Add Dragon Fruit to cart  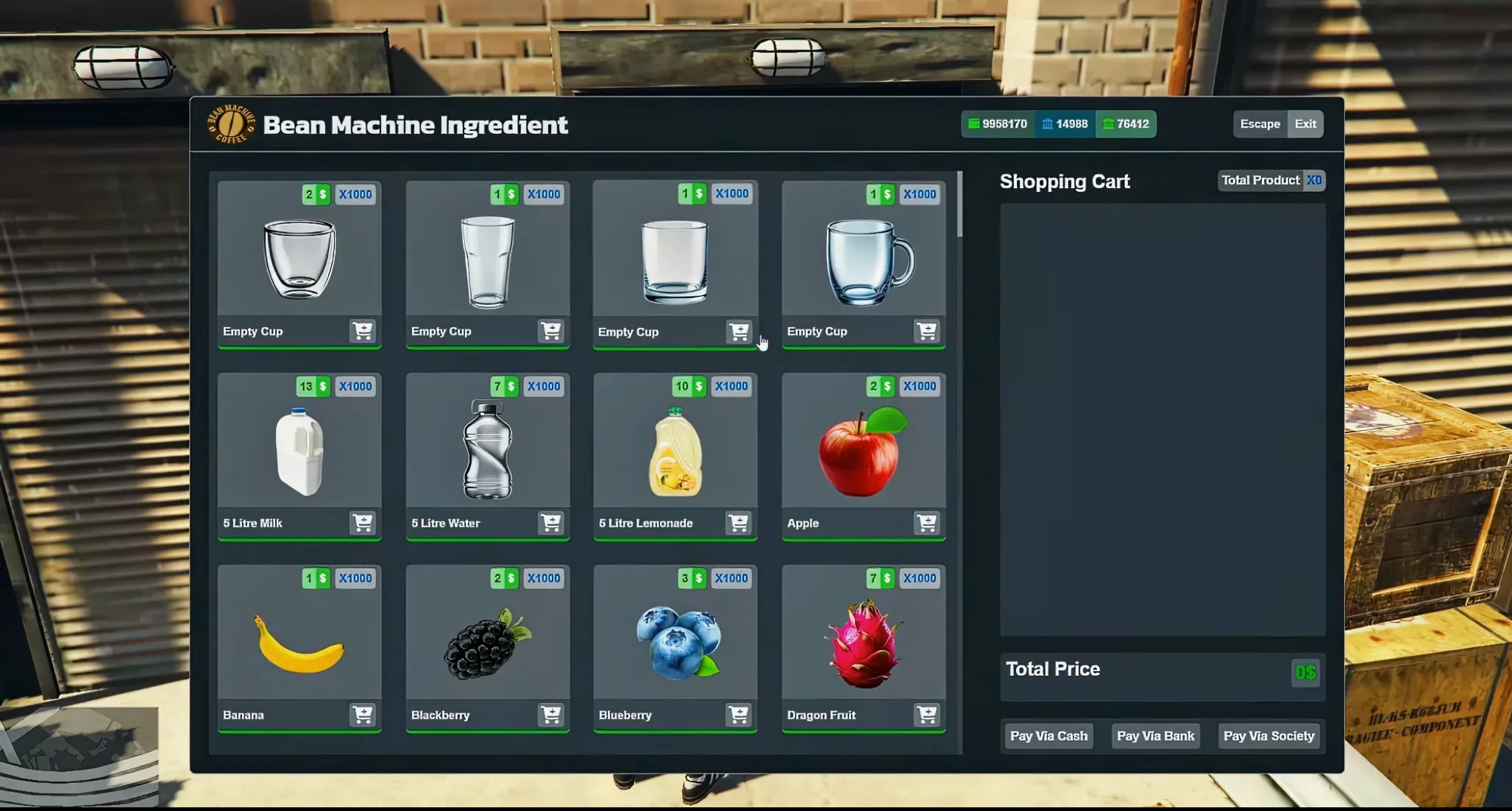pos(927,715)
